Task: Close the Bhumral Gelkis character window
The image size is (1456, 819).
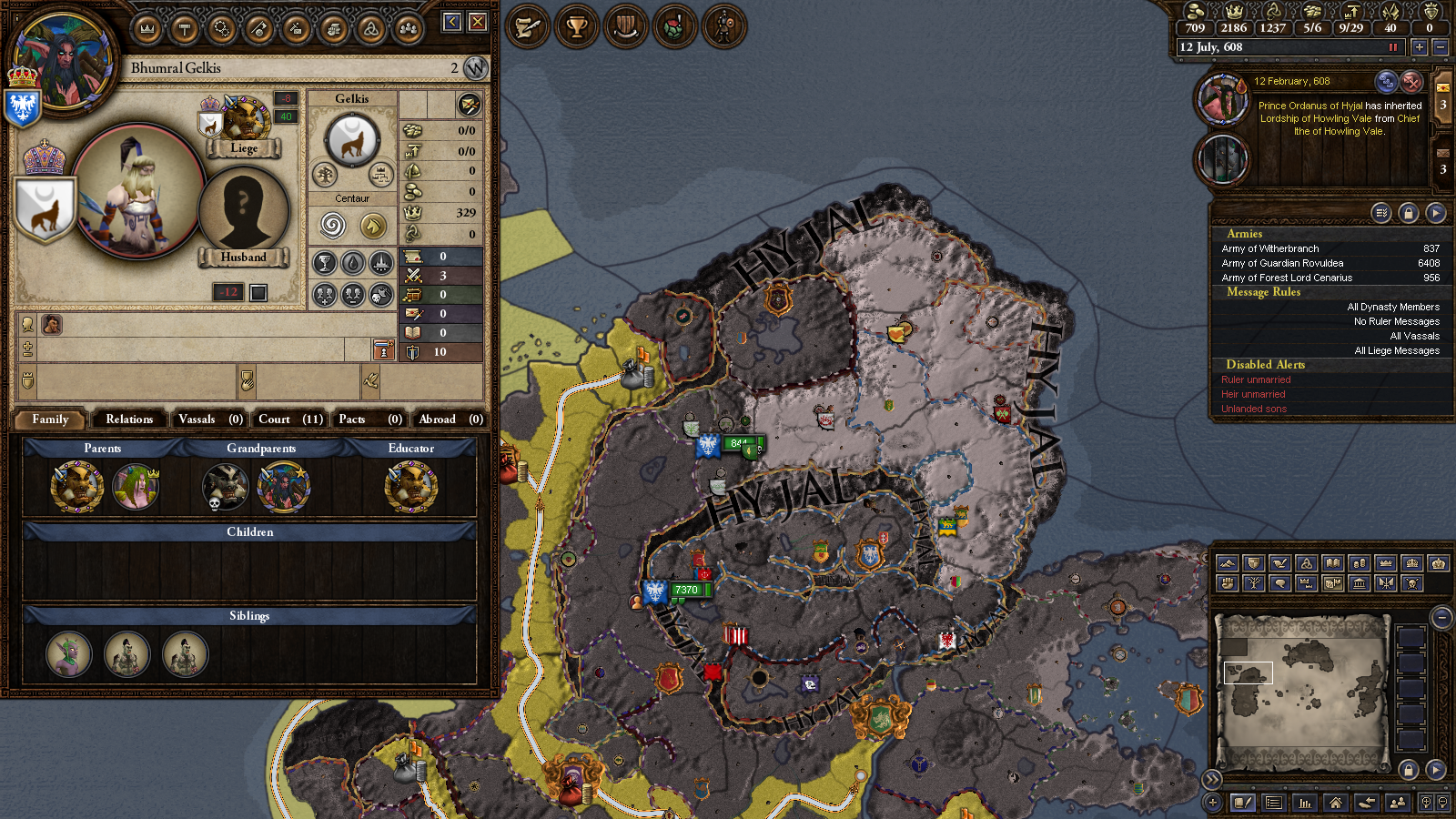Action: point(478,22)
